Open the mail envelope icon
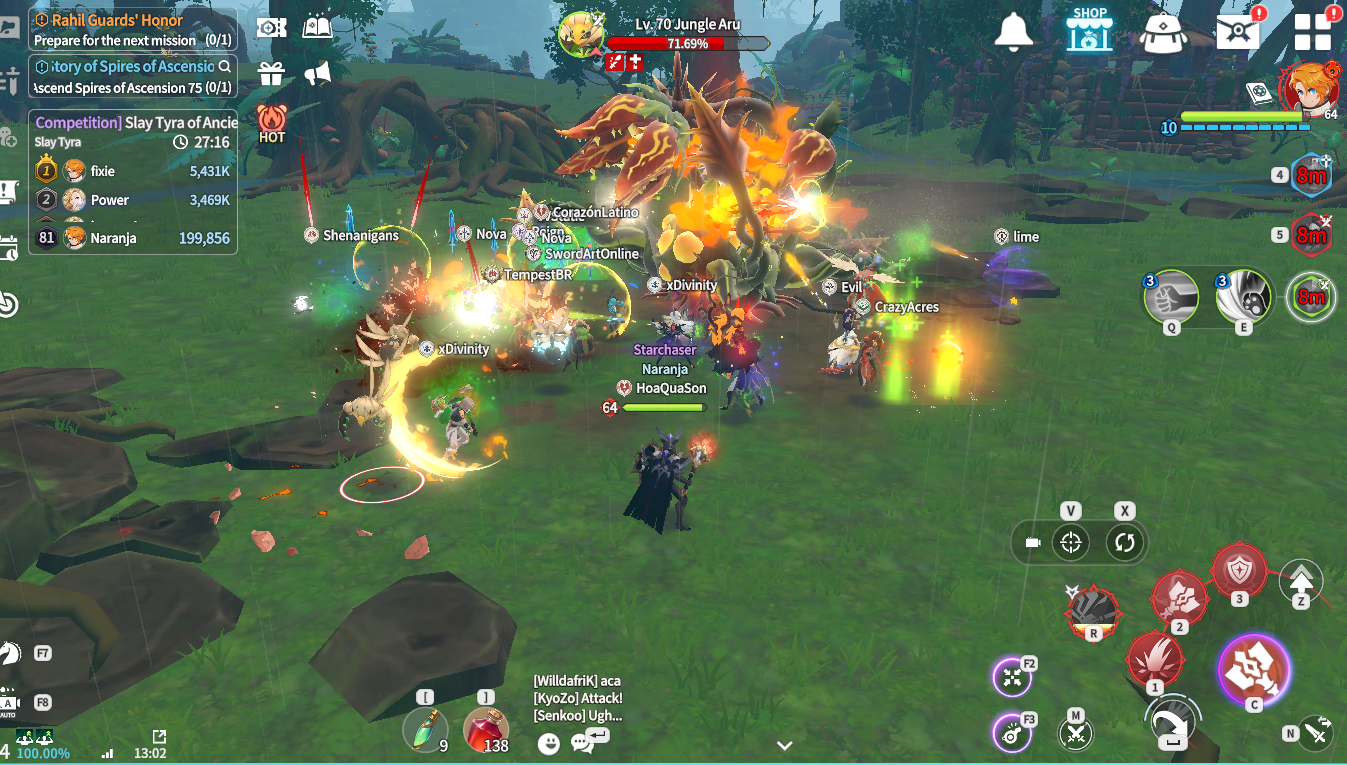The image size is (1347, 765). tap(1238, 31)
